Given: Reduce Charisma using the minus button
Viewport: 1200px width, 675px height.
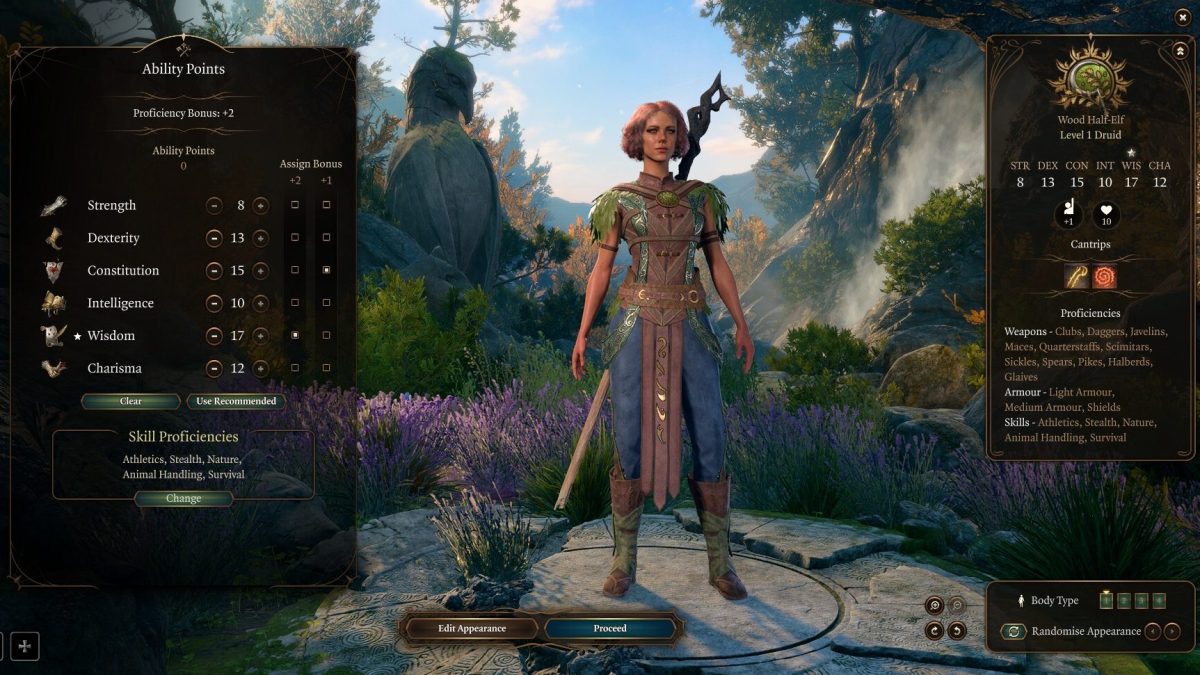Looking at the screenshot, I should click(x=214, y=368).
